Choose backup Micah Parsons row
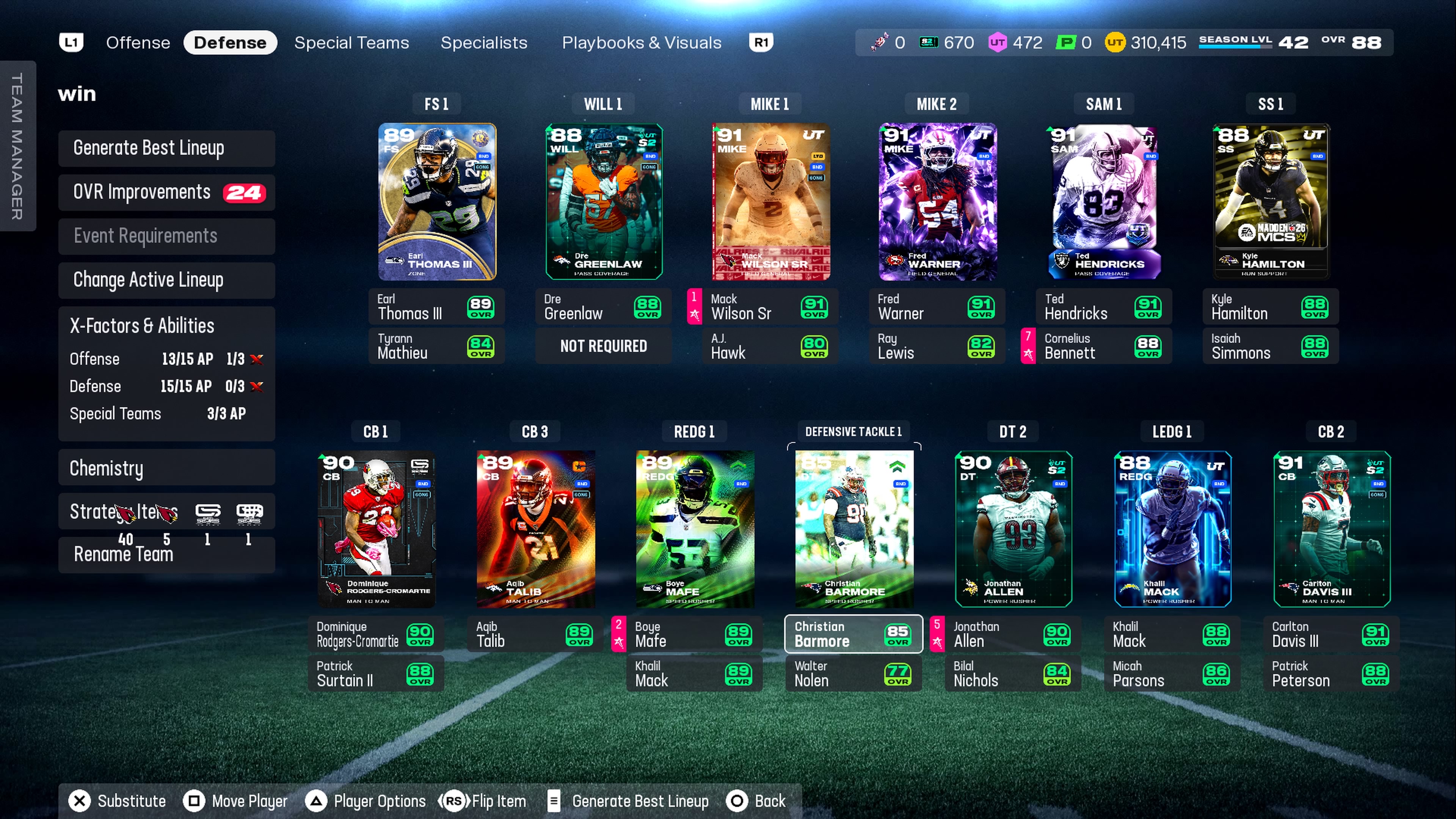1456x819 pixels. pyautogui.click(x=1172, y=674)
